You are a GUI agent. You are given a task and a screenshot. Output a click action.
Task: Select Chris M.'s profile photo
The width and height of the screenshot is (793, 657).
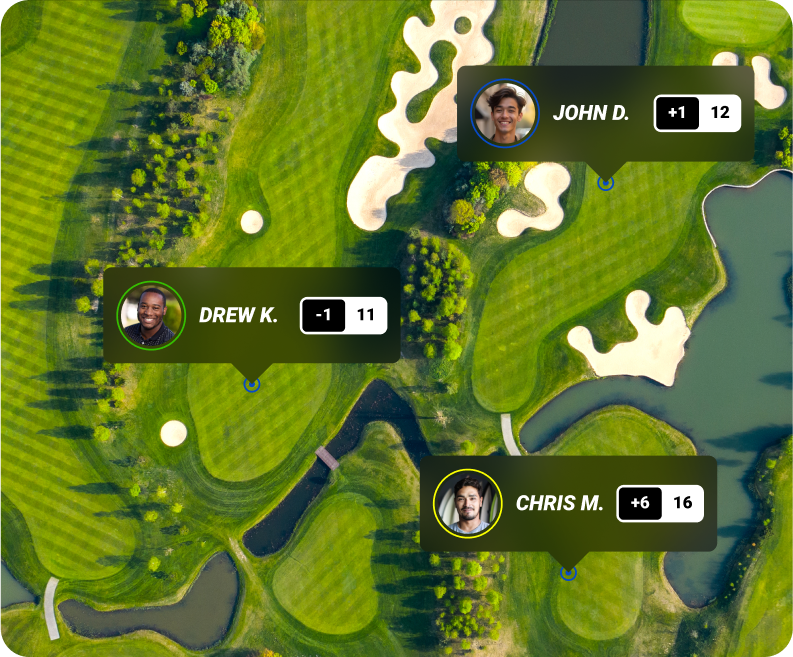click(x=467, y=503)
